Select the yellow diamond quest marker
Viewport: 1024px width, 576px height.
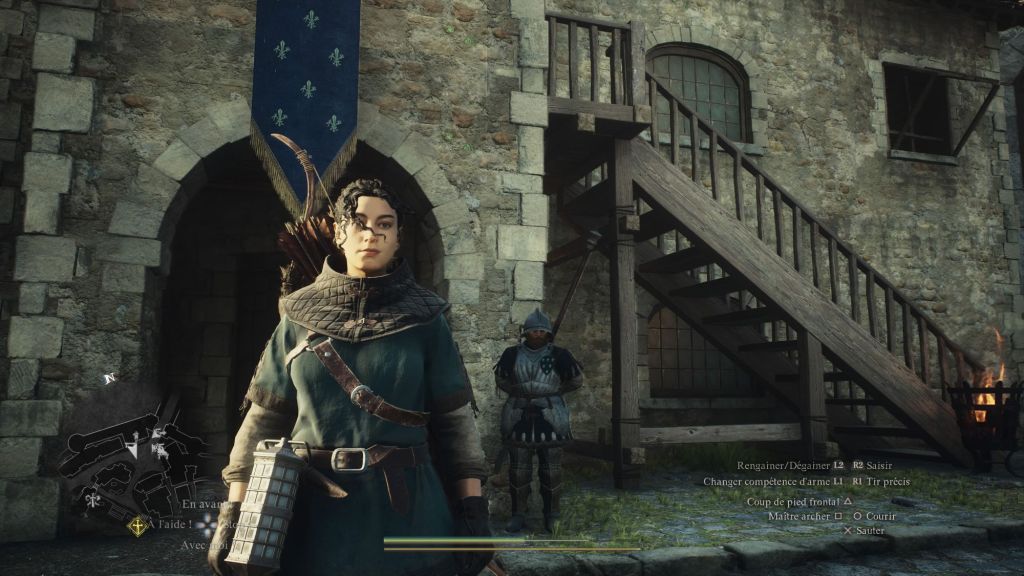tap(136, 525)
